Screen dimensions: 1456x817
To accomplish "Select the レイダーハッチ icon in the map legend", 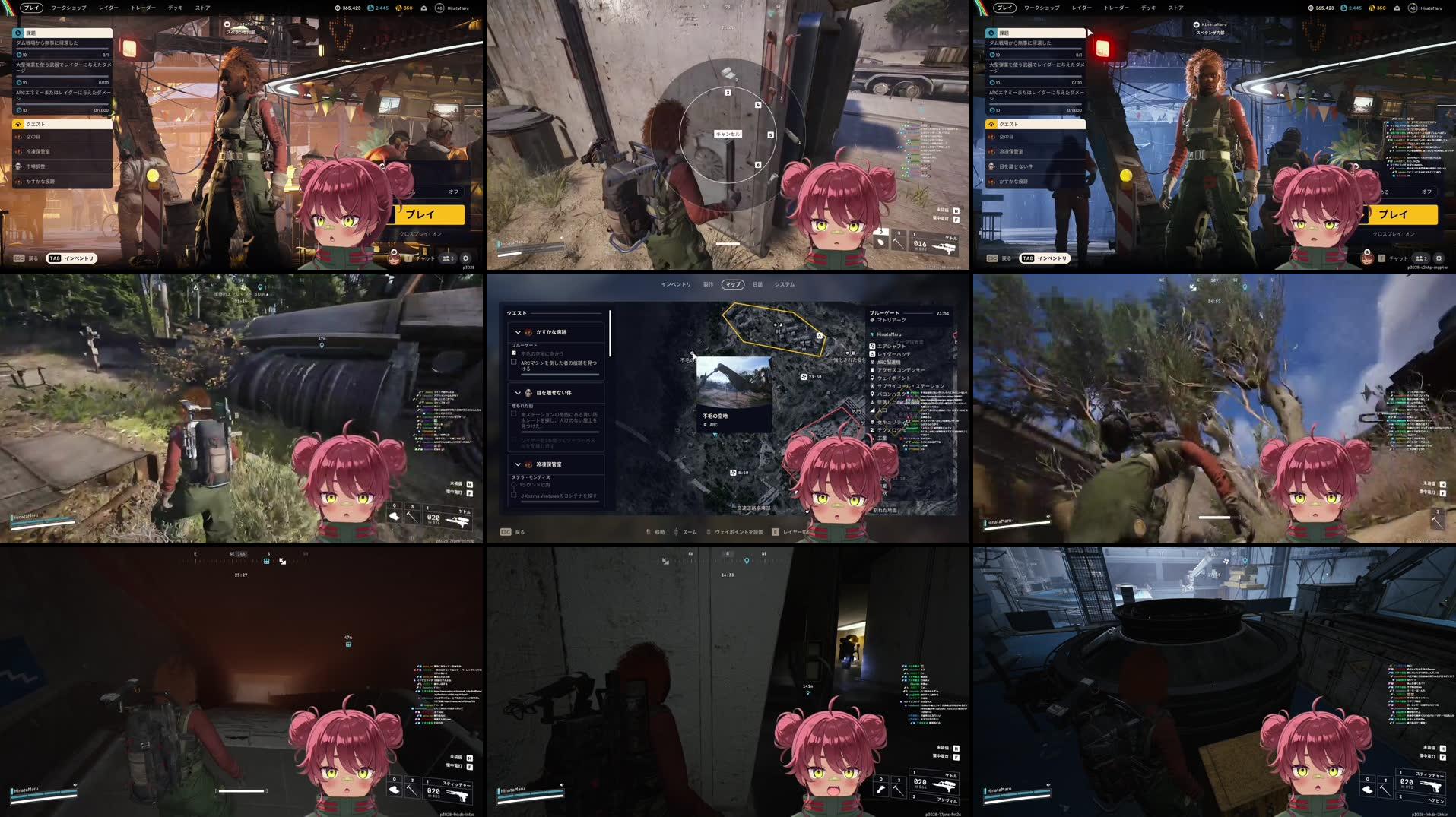I will pyautogui.click(x=873, y=354).
